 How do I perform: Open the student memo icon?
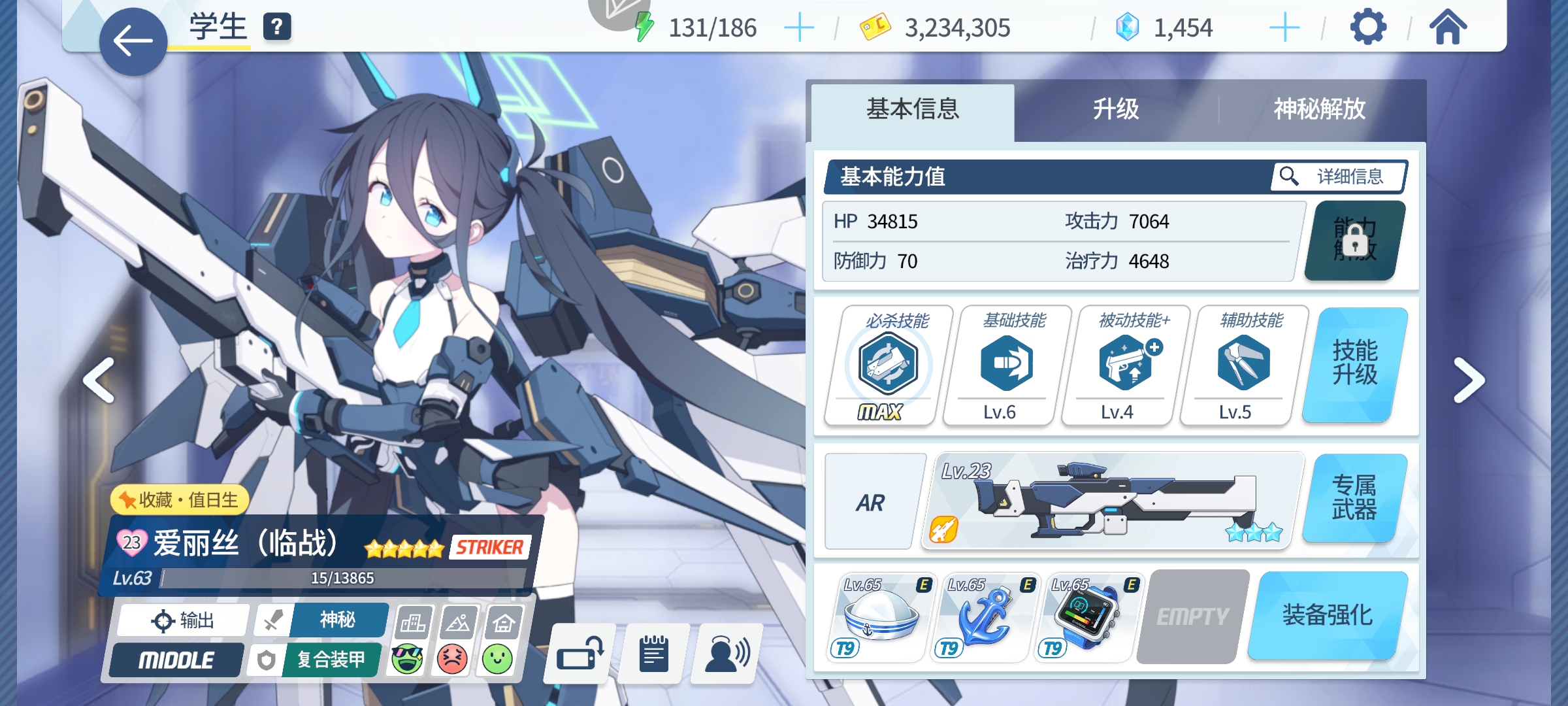pos(652,654)
